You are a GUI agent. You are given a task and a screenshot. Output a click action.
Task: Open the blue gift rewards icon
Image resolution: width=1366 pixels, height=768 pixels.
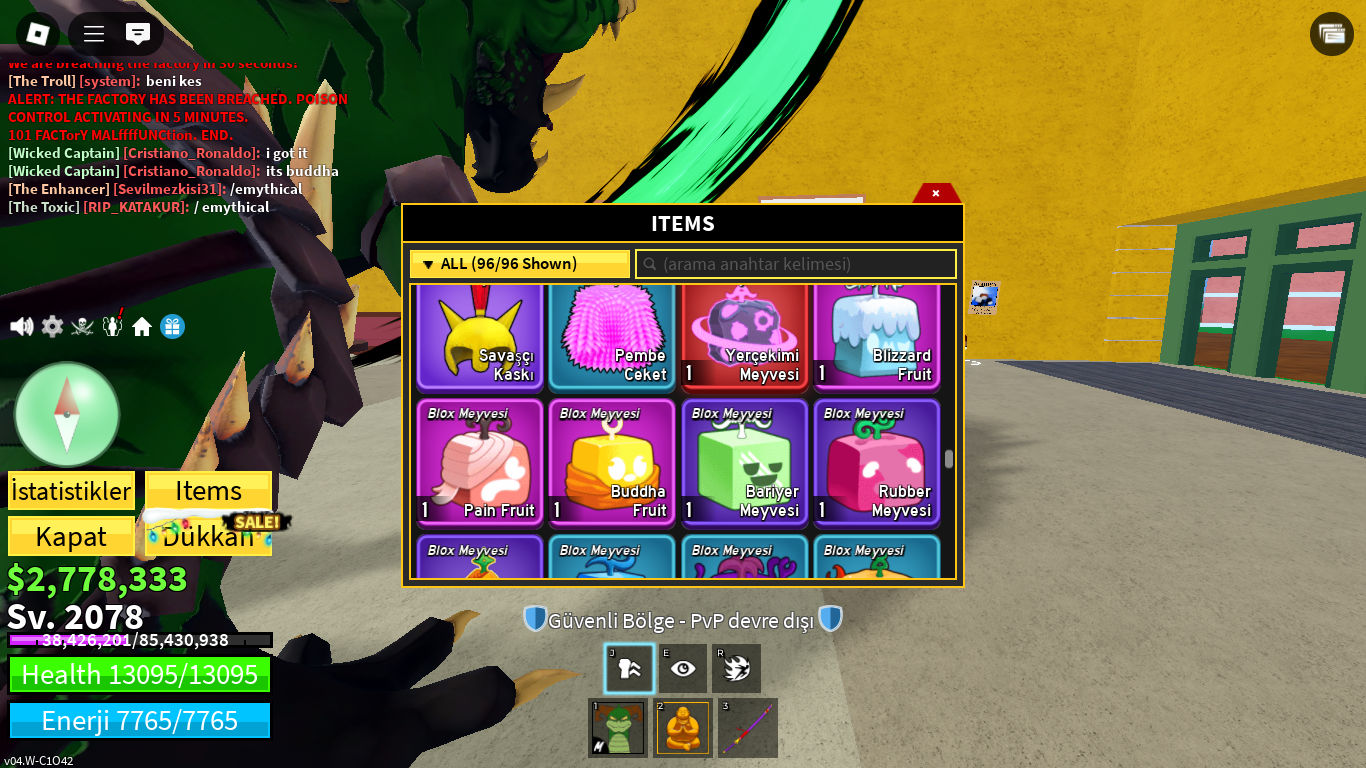pos(172,326)
